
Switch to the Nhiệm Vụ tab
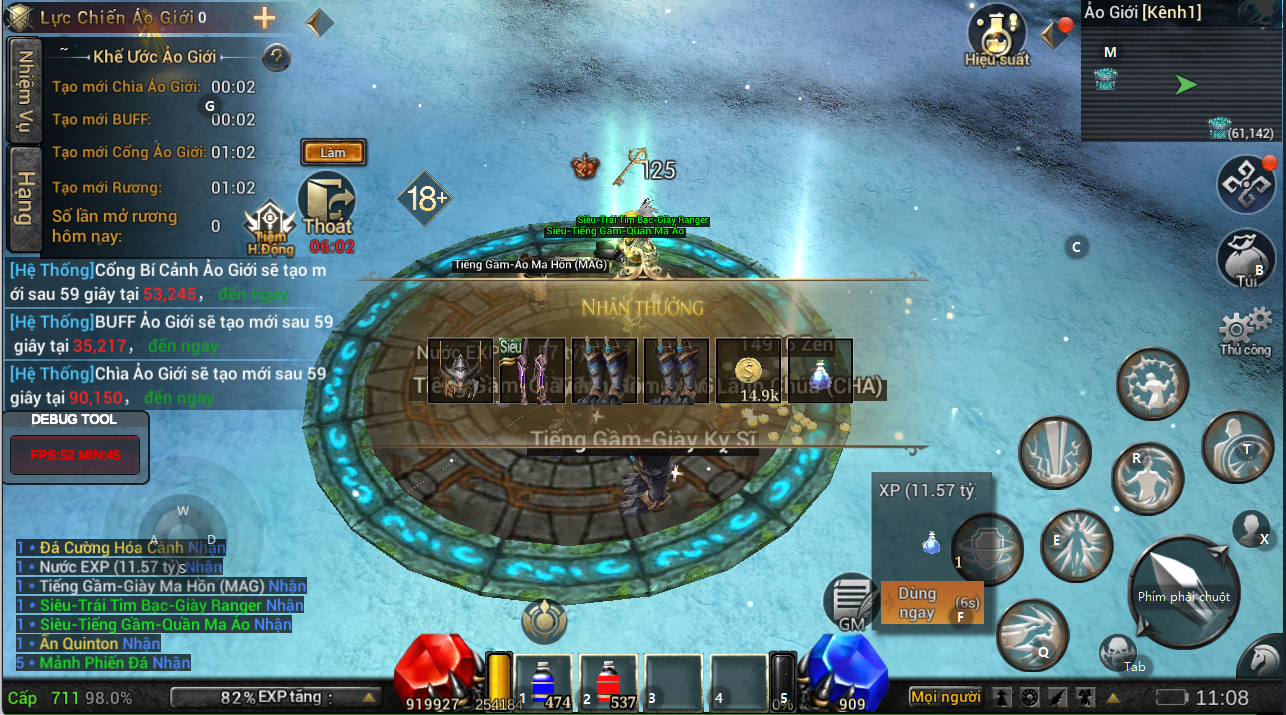click(x=24, y=91)
